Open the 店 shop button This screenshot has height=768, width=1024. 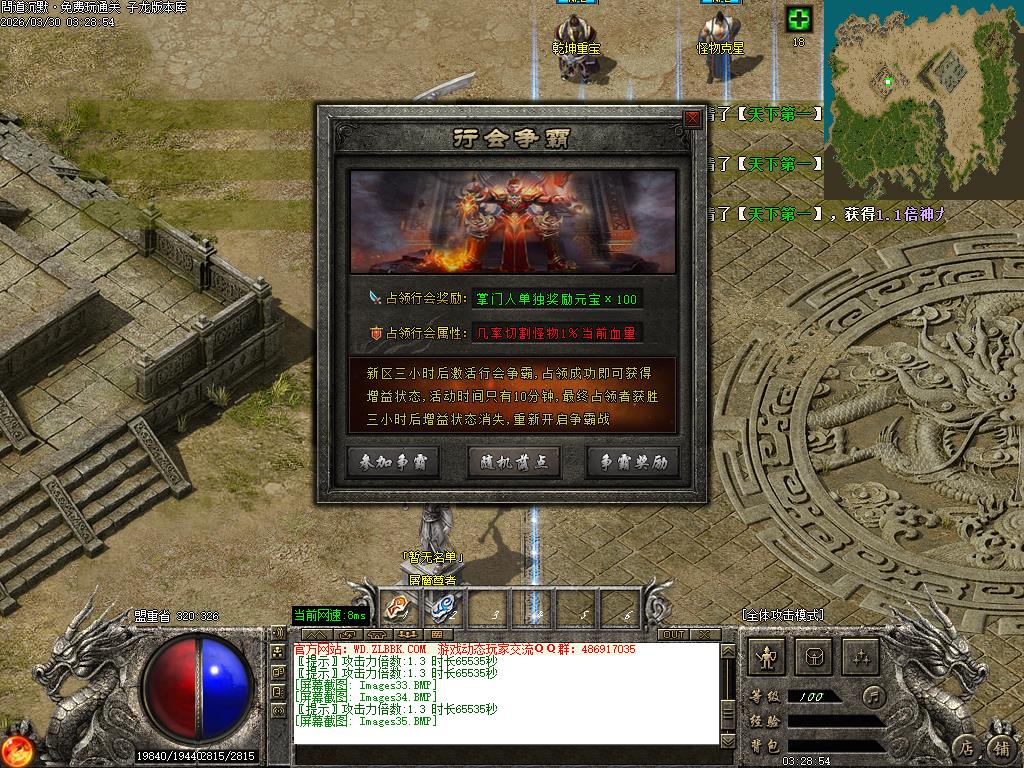tap(966, 746)
